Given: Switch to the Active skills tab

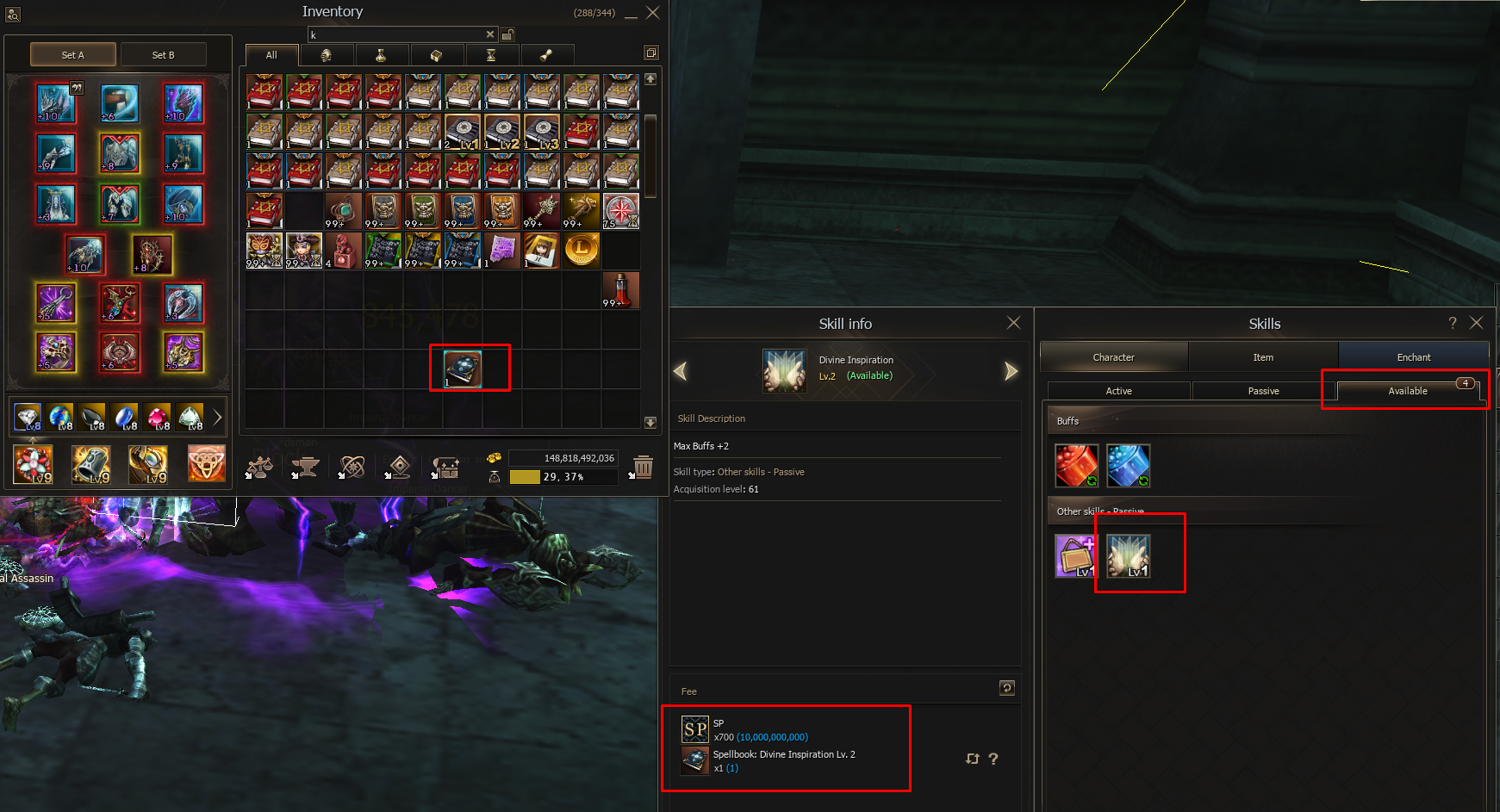Looking at the screenshot, I should (x=1118, y=391).
